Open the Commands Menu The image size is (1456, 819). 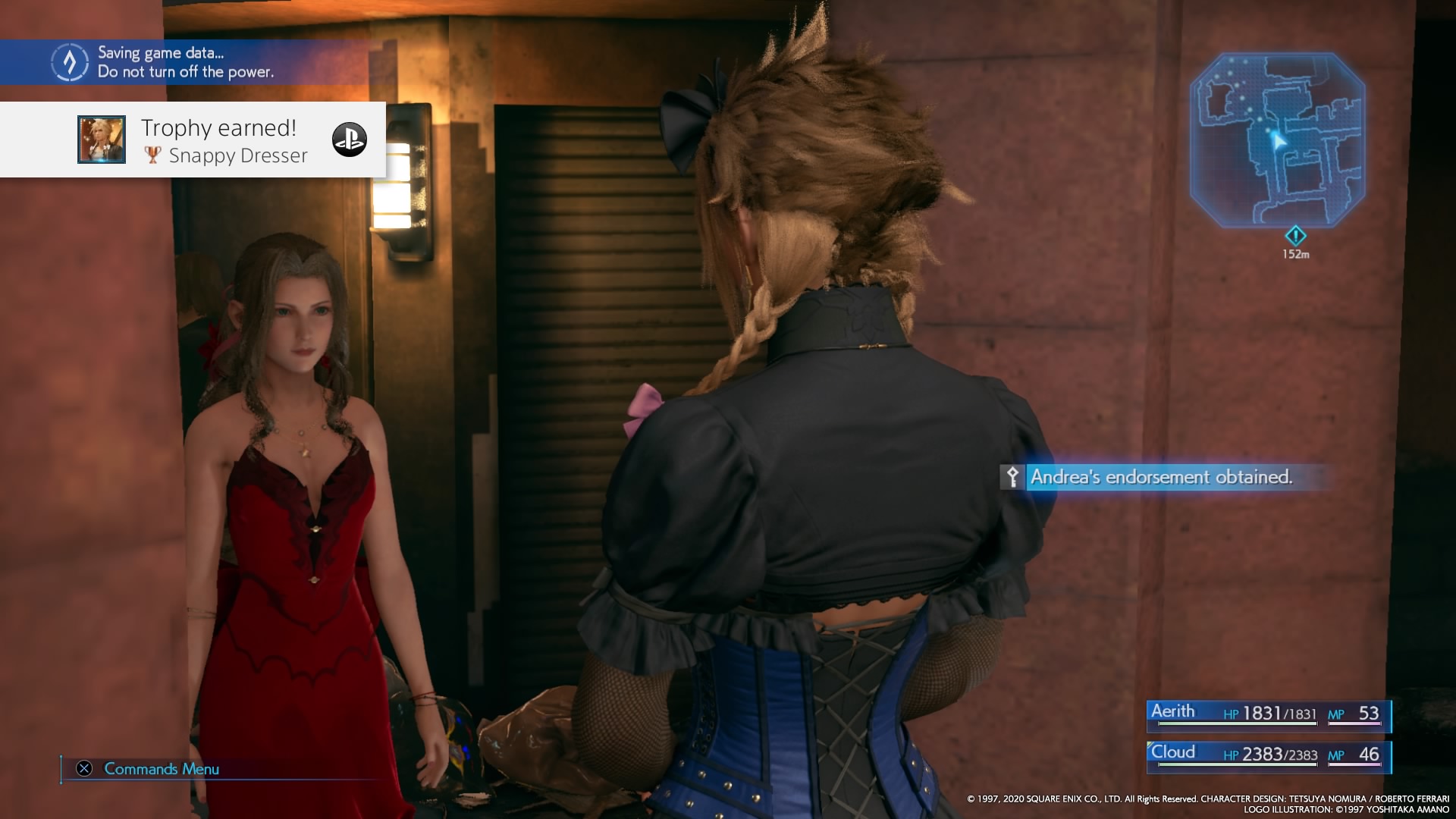(x=161, y=768)
